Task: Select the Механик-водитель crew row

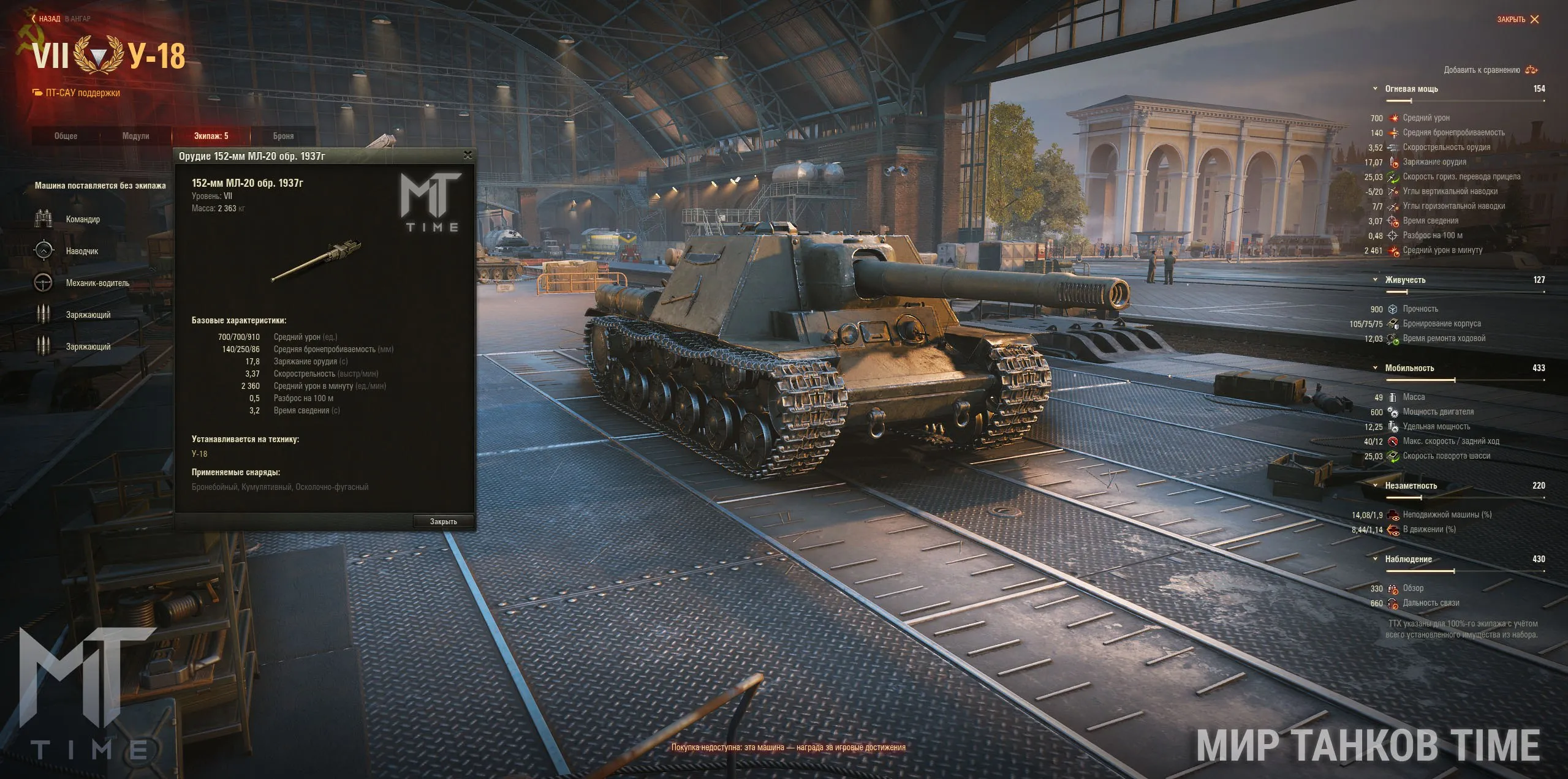Action: coord(97,283)
